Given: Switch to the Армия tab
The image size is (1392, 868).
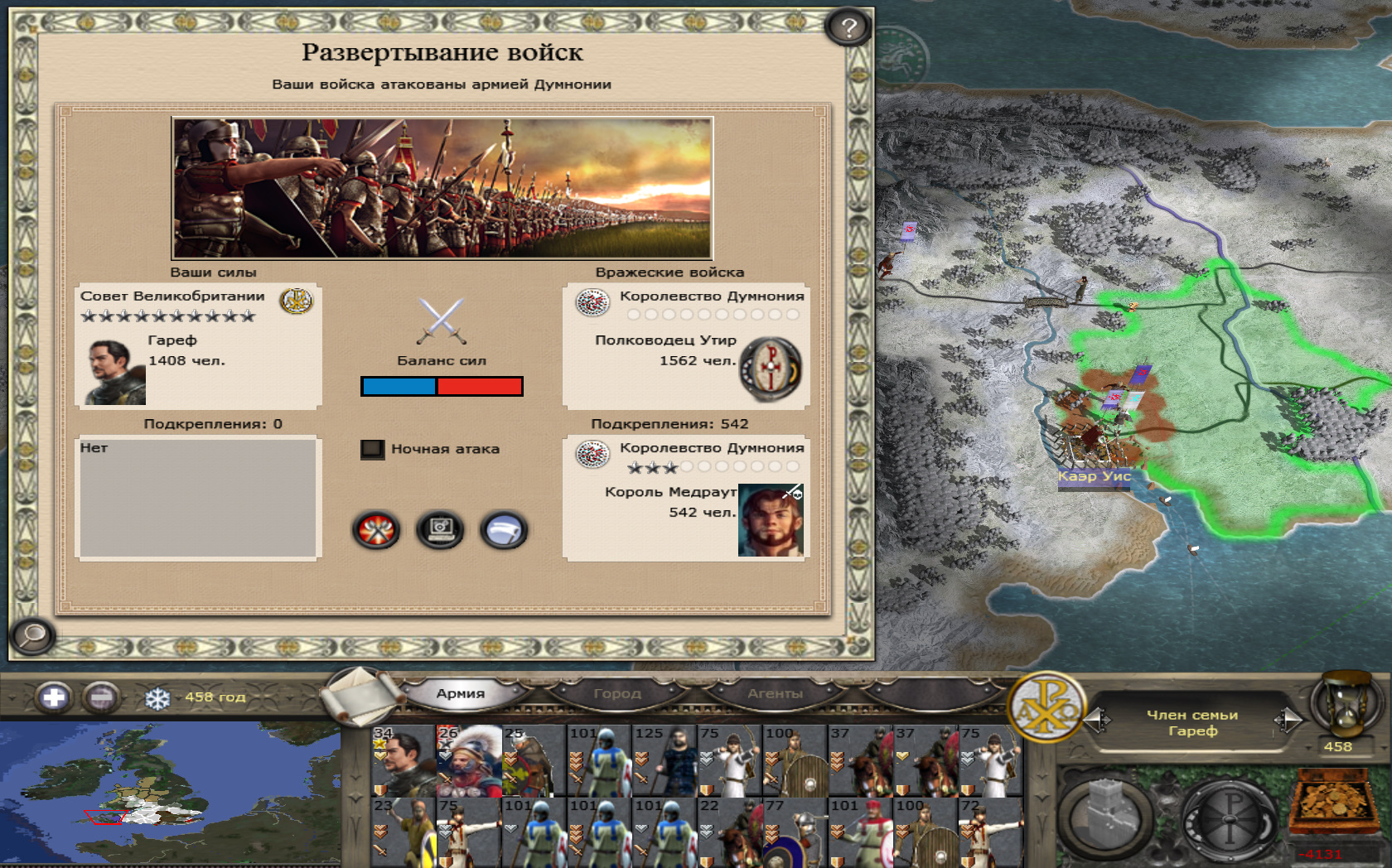Looking at the screenshot, I should coord(461,693).
